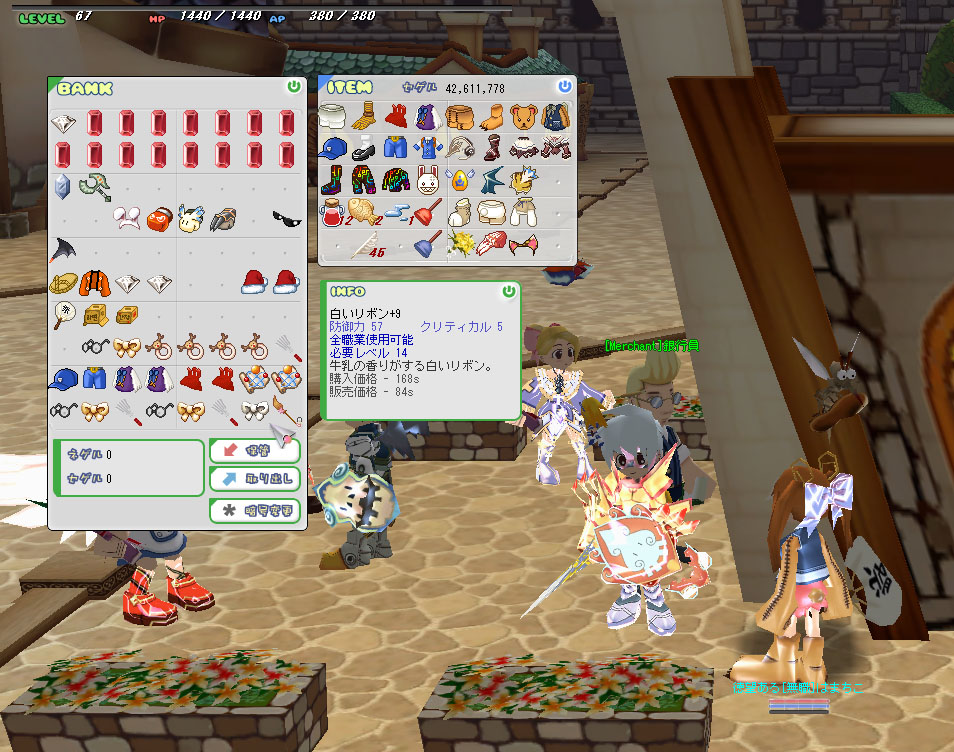Close the ITEM inventory window
Viewport: 954px width, 752px height.
pos(565,87)
